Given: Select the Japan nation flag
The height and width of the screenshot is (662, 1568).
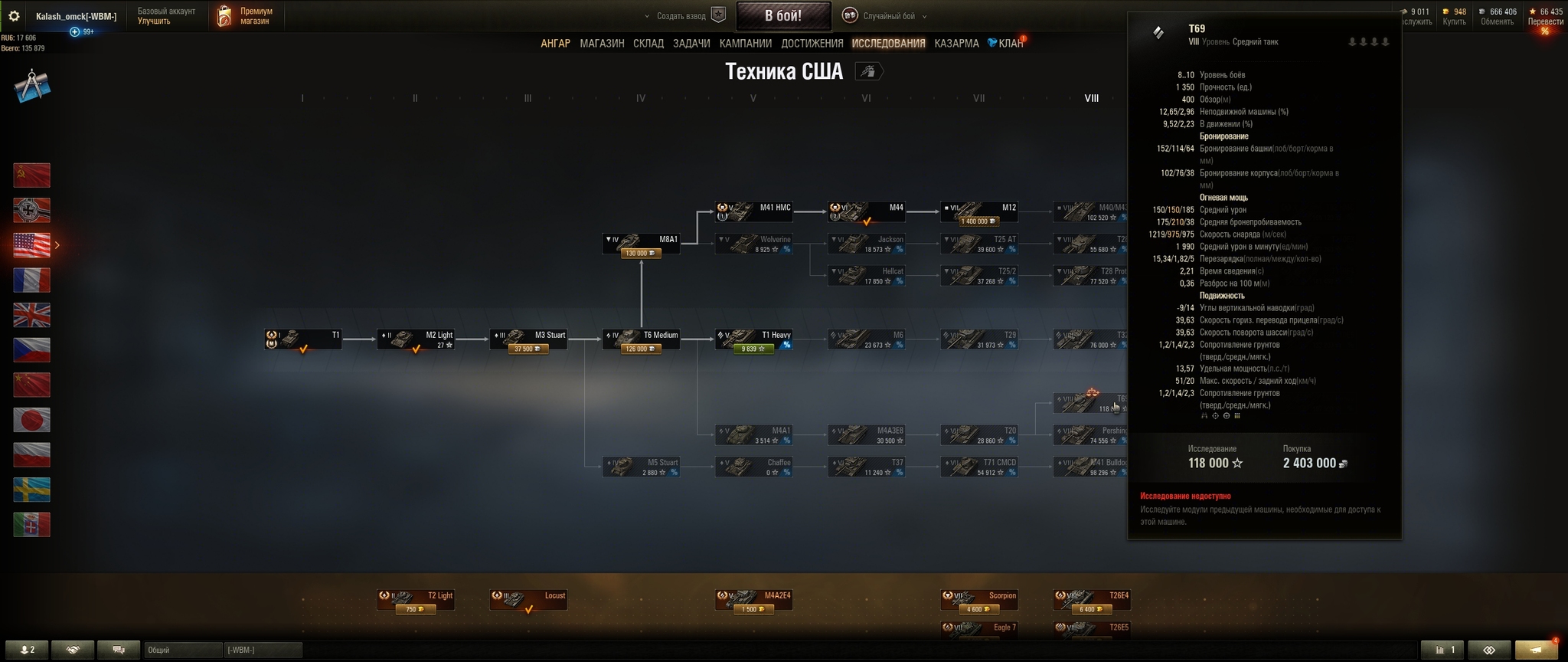Looking at the screenshot, I should (32, 420).
